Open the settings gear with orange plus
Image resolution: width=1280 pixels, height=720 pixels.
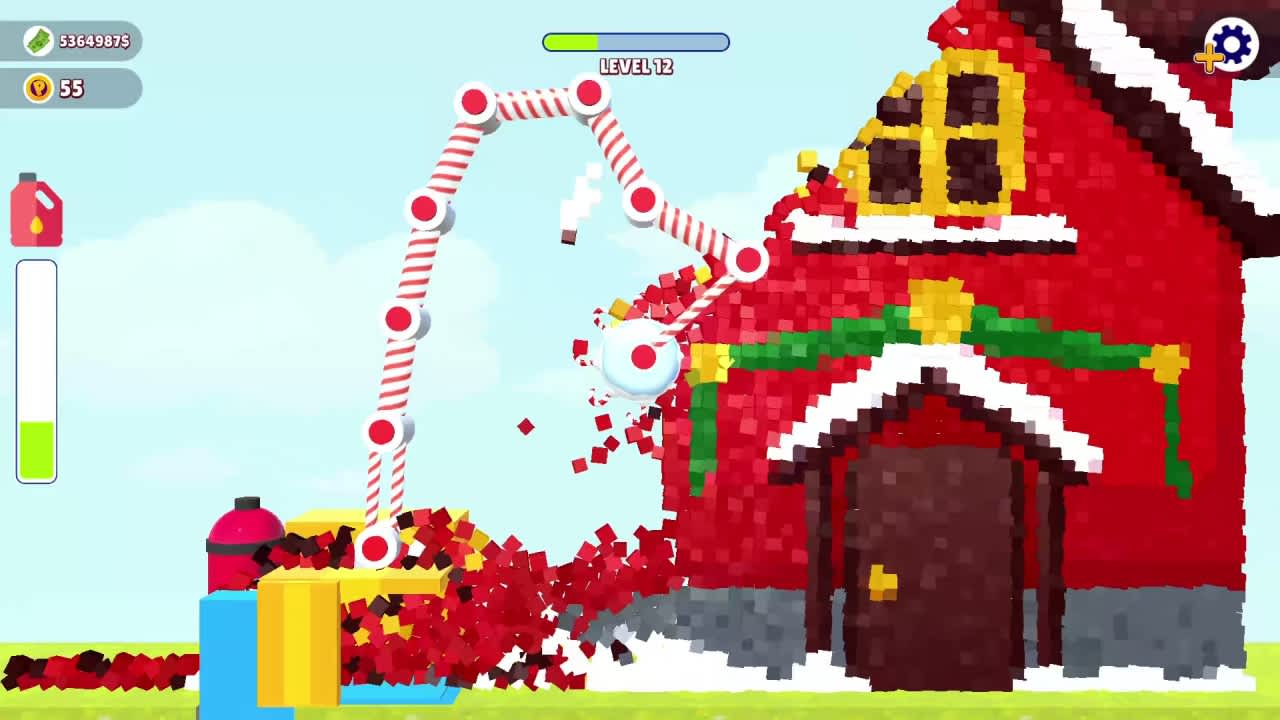pyautogui.click(x=1230, y=45)
